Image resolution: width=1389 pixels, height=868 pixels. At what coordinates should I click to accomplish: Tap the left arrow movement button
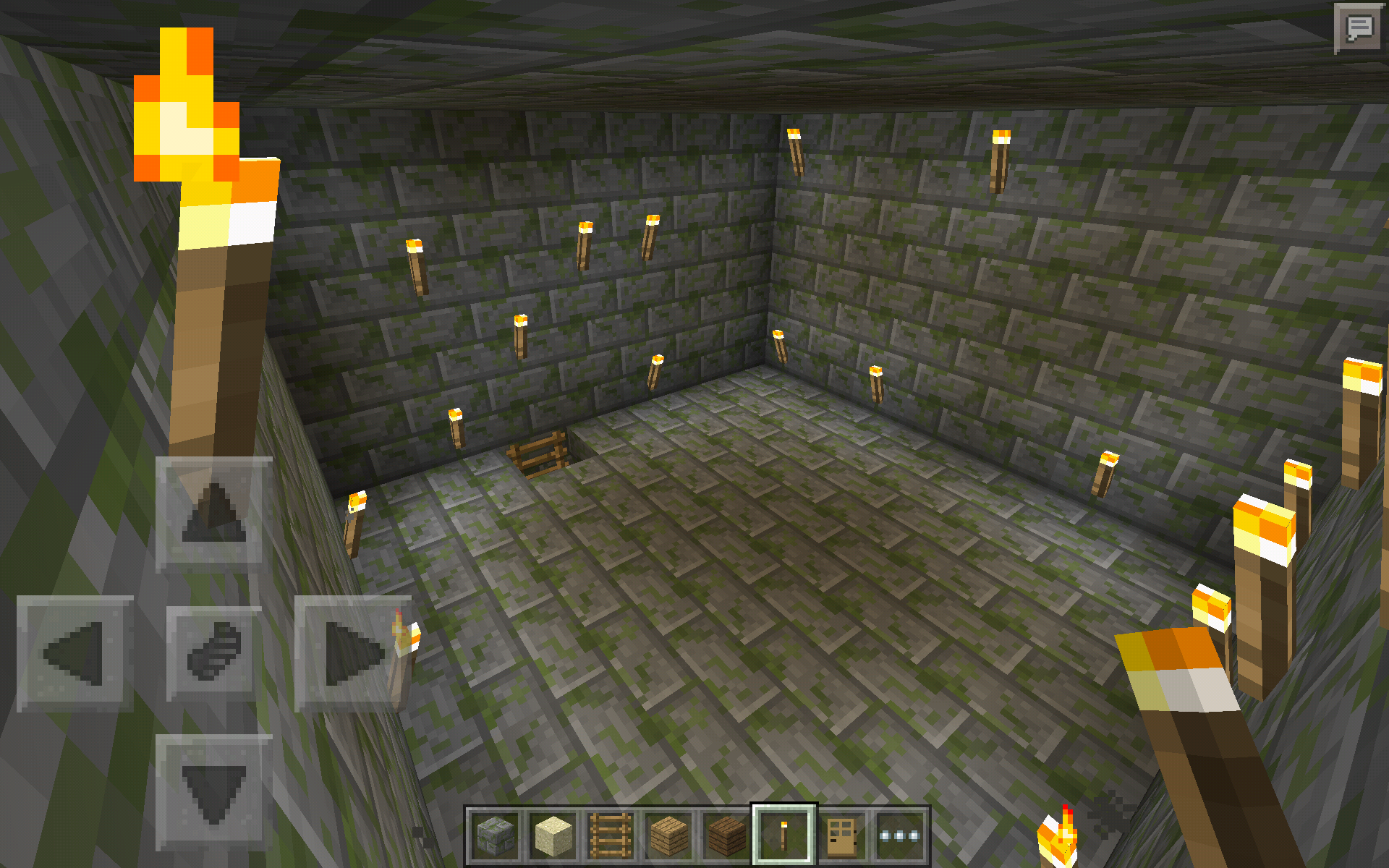pos(75,653)
